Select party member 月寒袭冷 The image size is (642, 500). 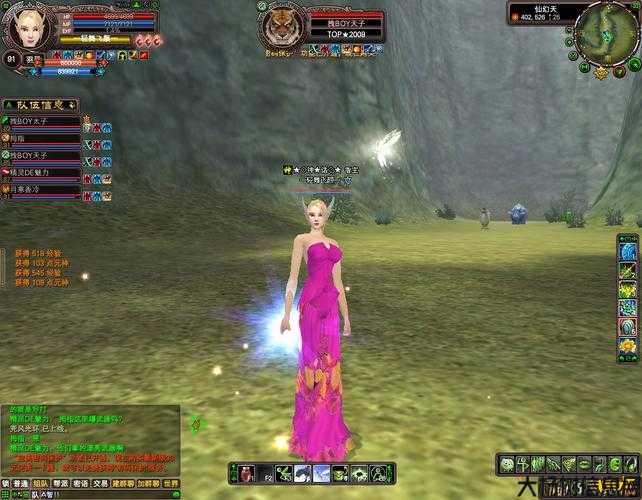tap(40, 188)
